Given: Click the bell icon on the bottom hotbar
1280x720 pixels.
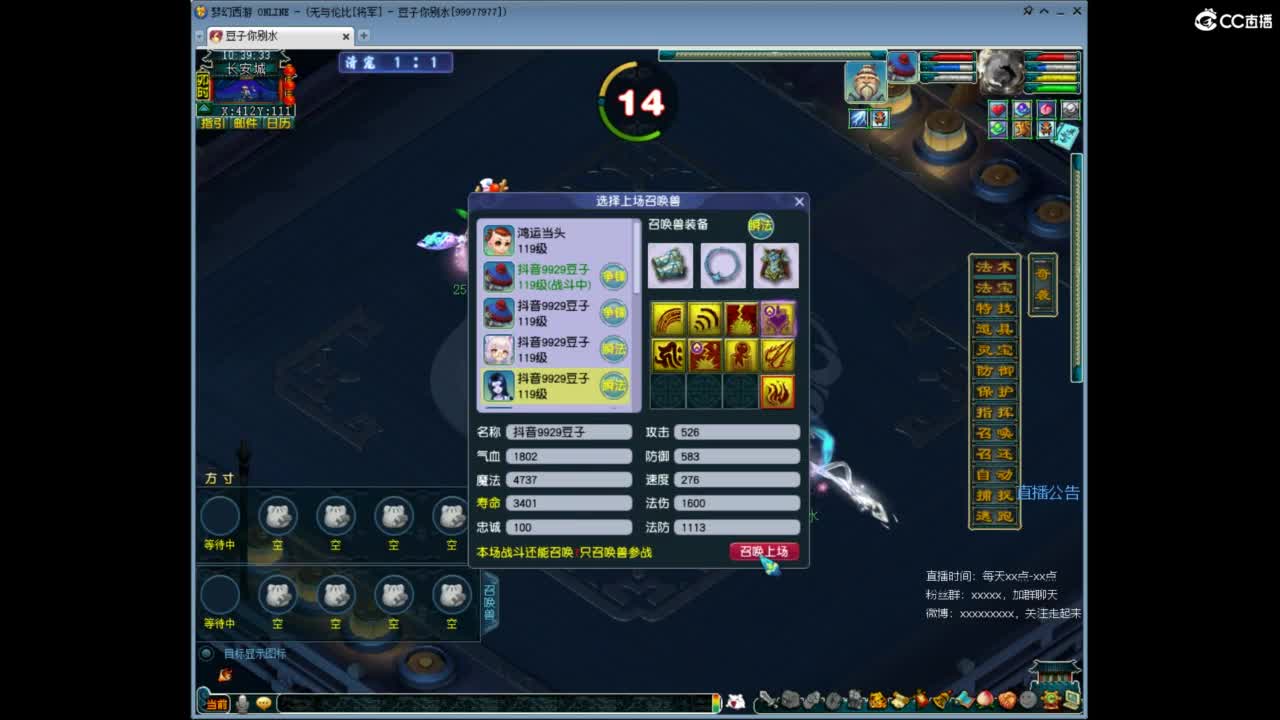Looking at the screenshot, I should coord(940,700).
